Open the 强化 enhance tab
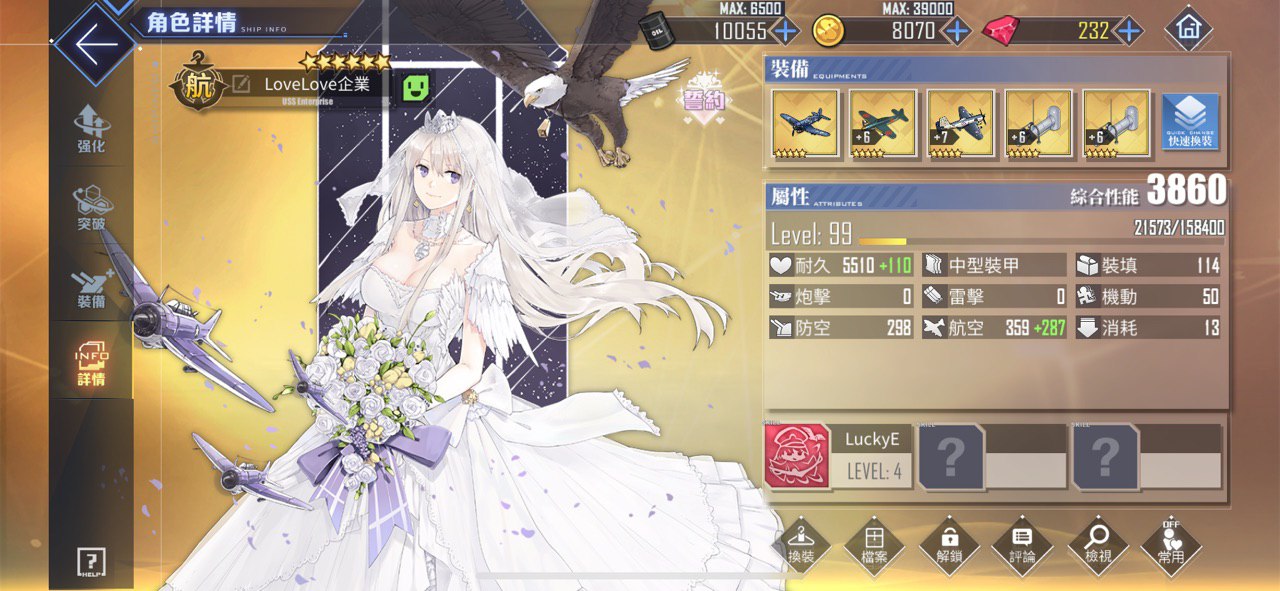Viewport: 1280px width, 591px height. pos(91,129)
